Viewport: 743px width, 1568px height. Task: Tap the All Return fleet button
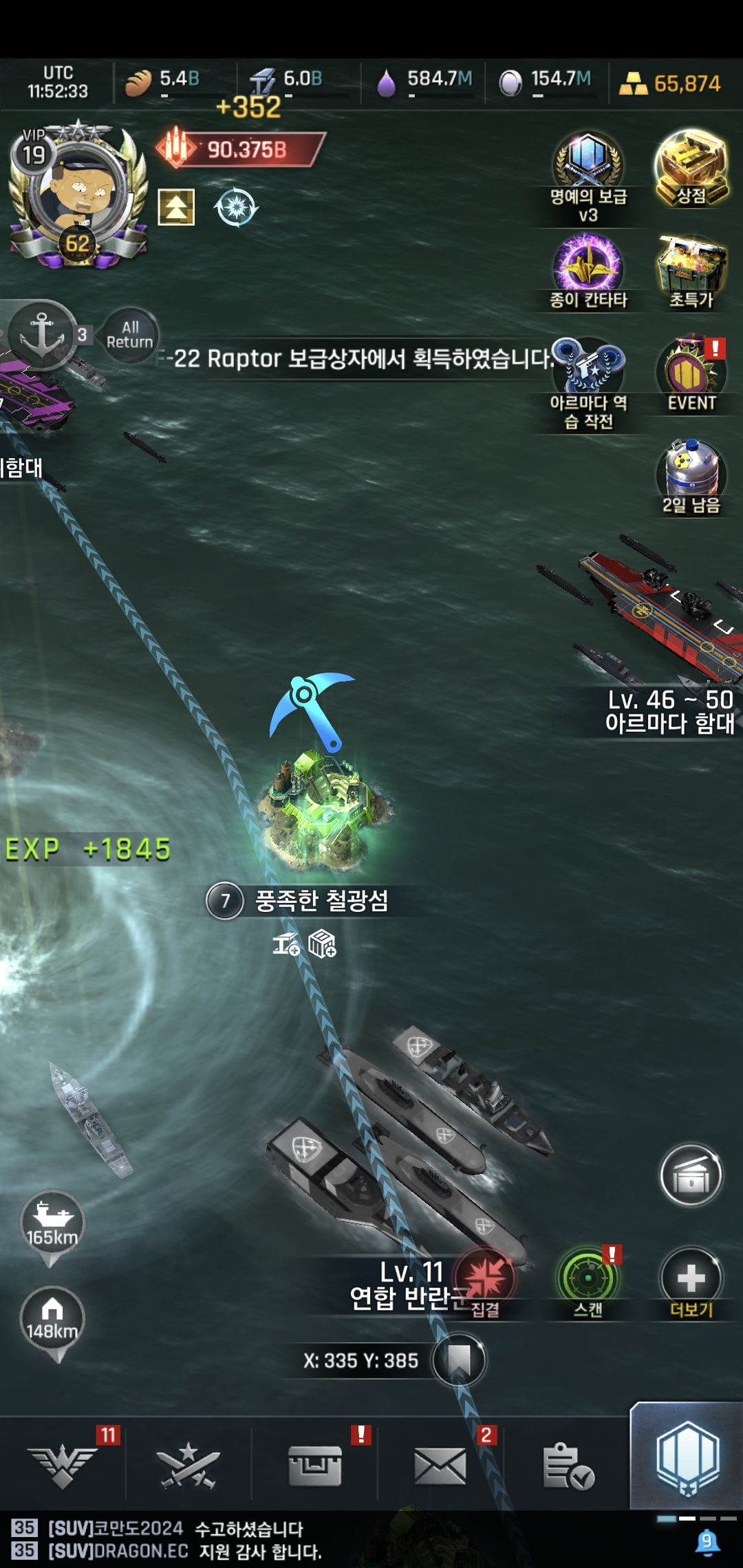point(129,335)
